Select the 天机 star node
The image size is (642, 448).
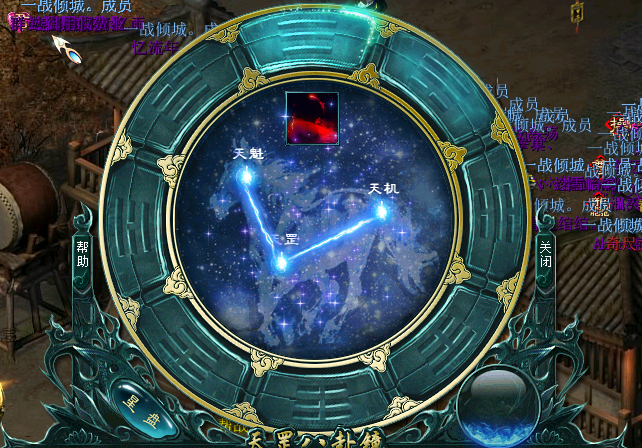click(x=381, y=208)
